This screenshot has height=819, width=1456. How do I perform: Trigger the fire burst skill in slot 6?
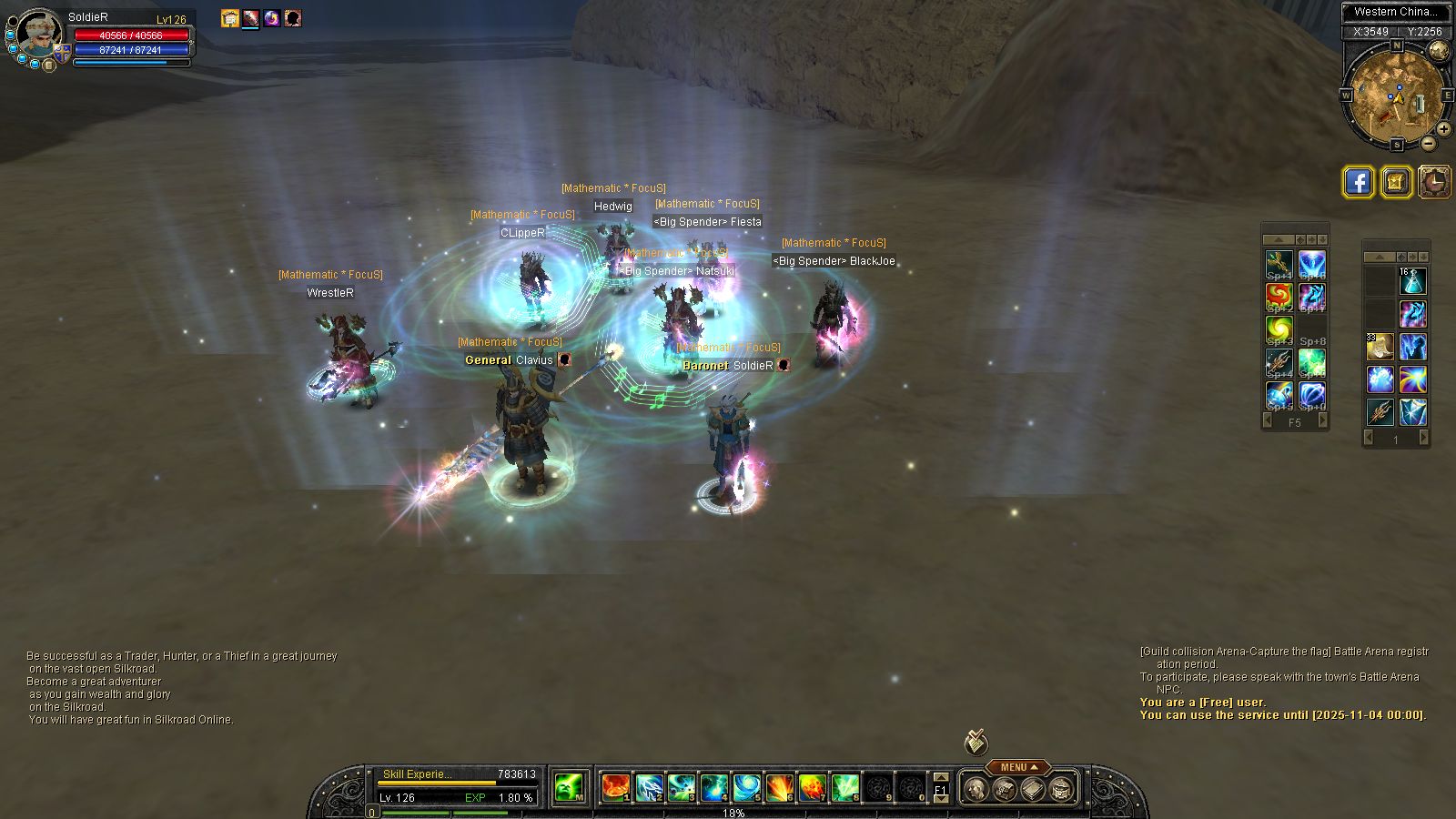pos(779,787)
